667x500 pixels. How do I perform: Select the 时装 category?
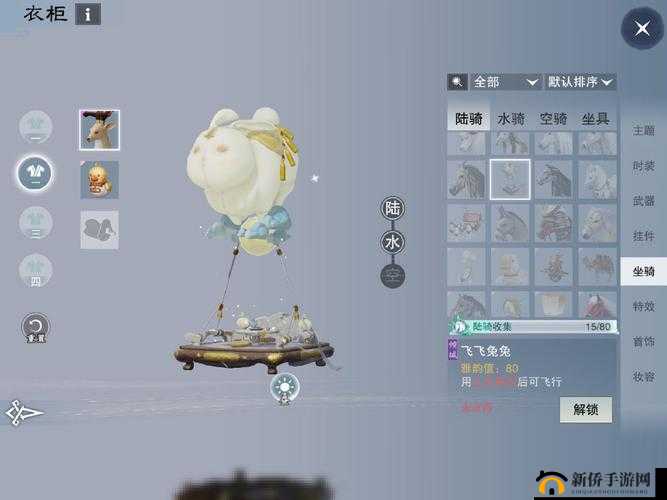pos(643,166)
